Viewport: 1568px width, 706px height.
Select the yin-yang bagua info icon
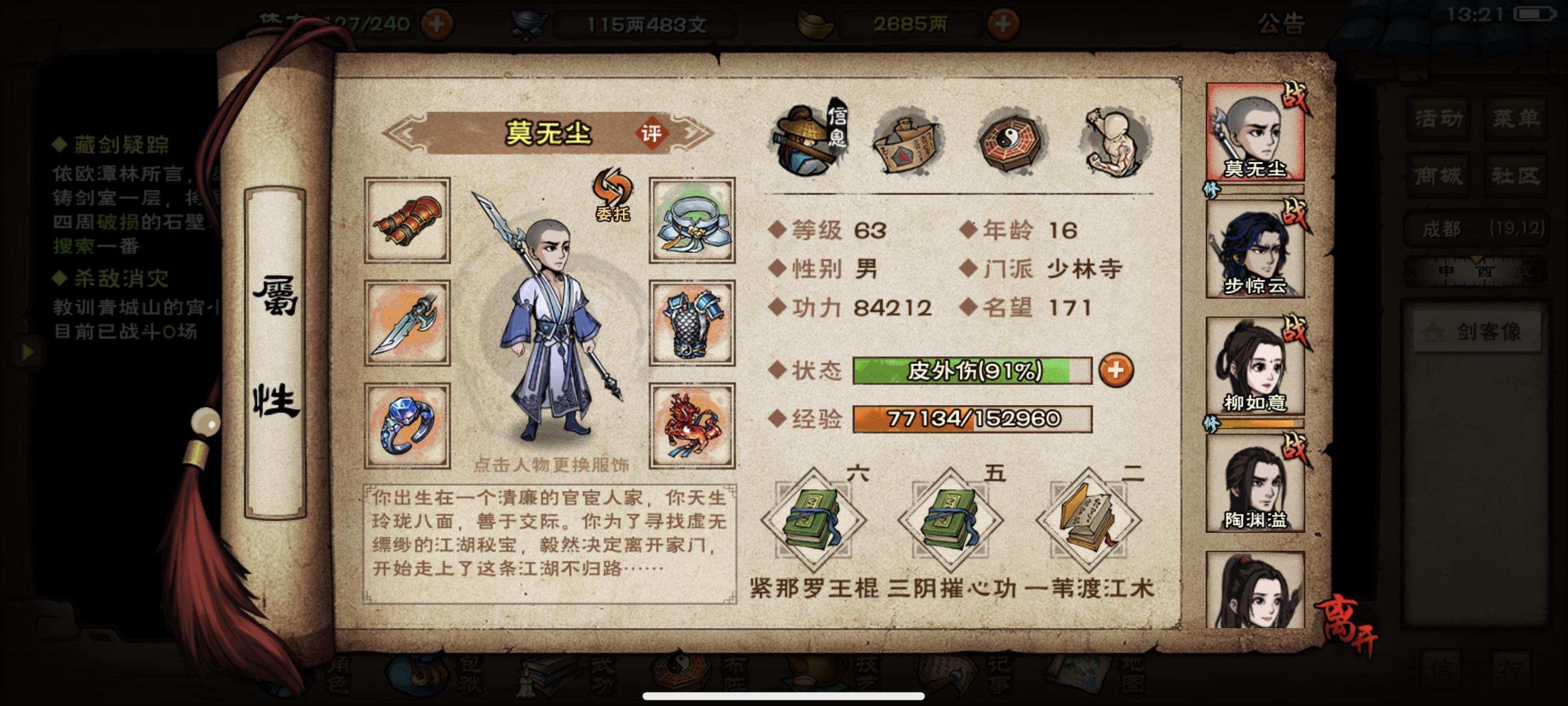(x=1010, y=141)
